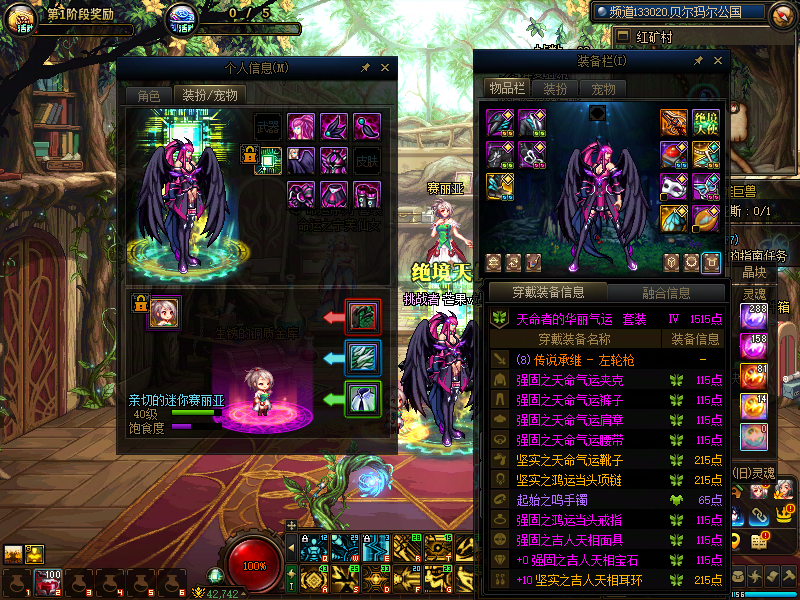The width and height of the screenshot is (800, 600).
Task: Click the white mask equipment slot
Action: tap(673, 186)
